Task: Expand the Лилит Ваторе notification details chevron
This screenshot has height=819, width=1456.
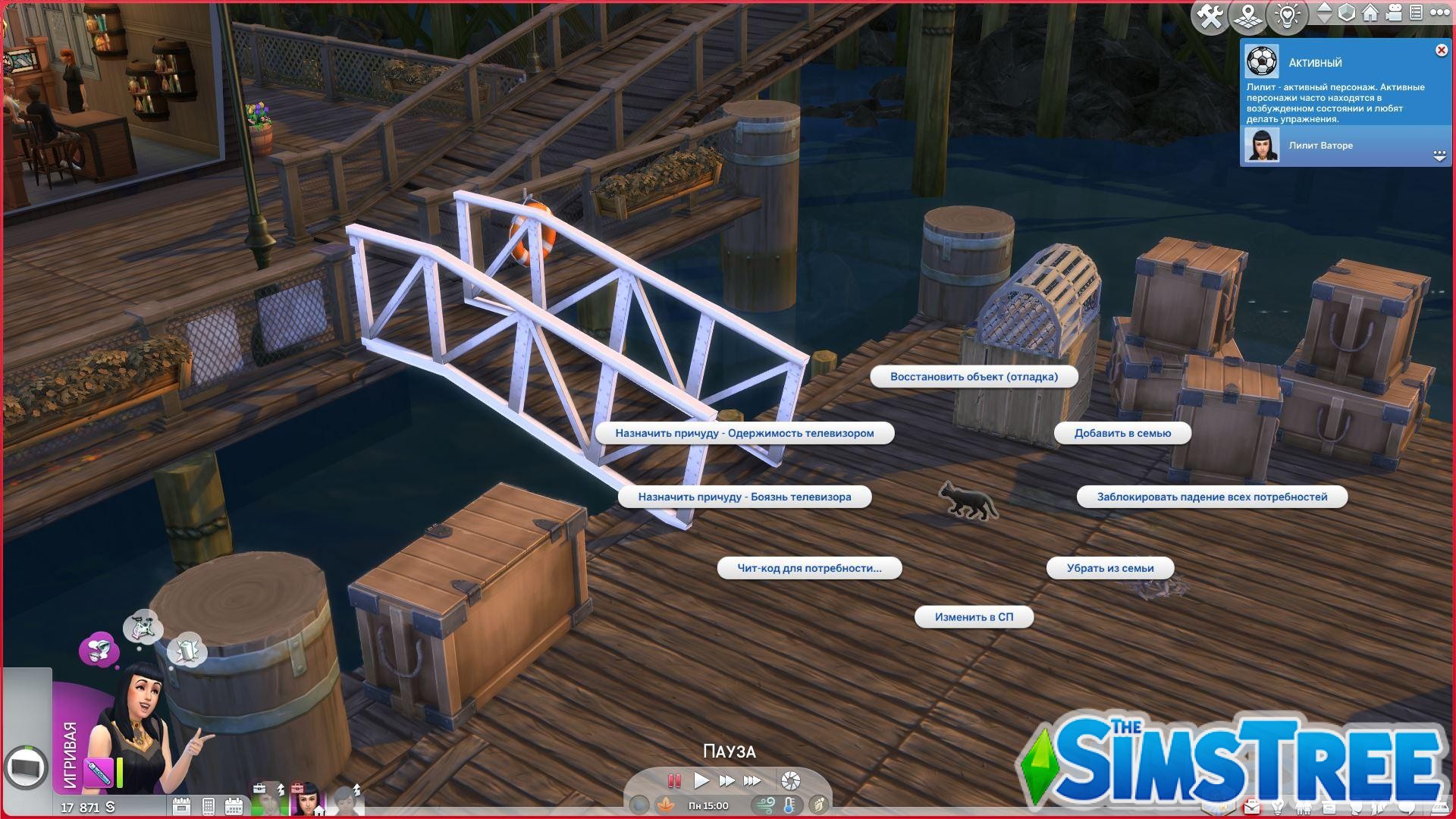Action: point(1439,155)
